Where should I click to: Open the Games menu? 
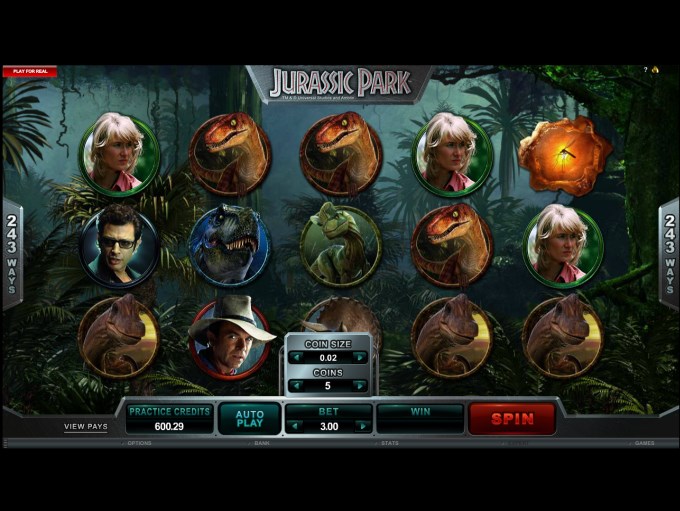pyautogui.click(x=645, y=443)
